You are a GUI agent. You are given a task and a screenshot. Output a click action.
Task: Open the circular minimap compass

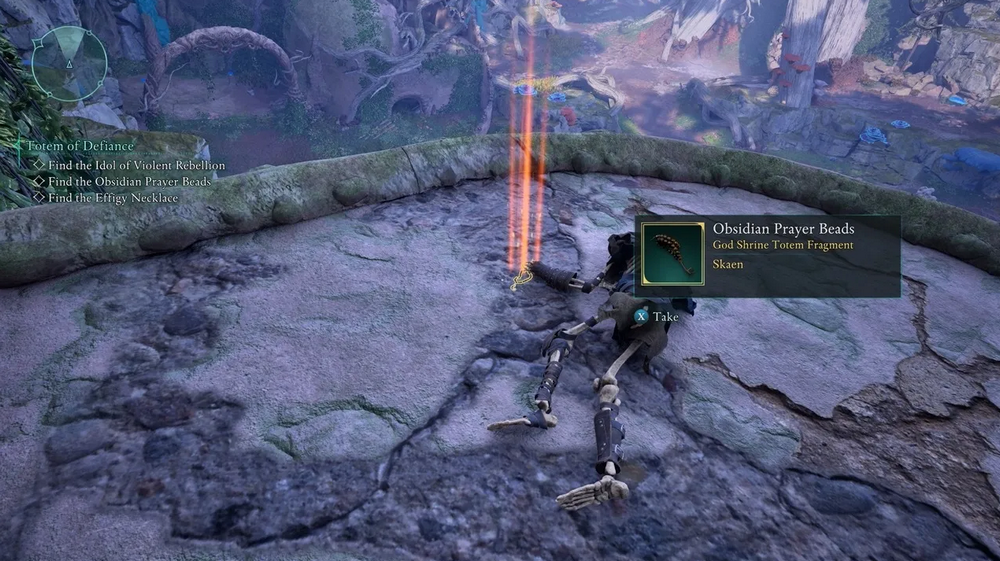(x=68, y=63)
